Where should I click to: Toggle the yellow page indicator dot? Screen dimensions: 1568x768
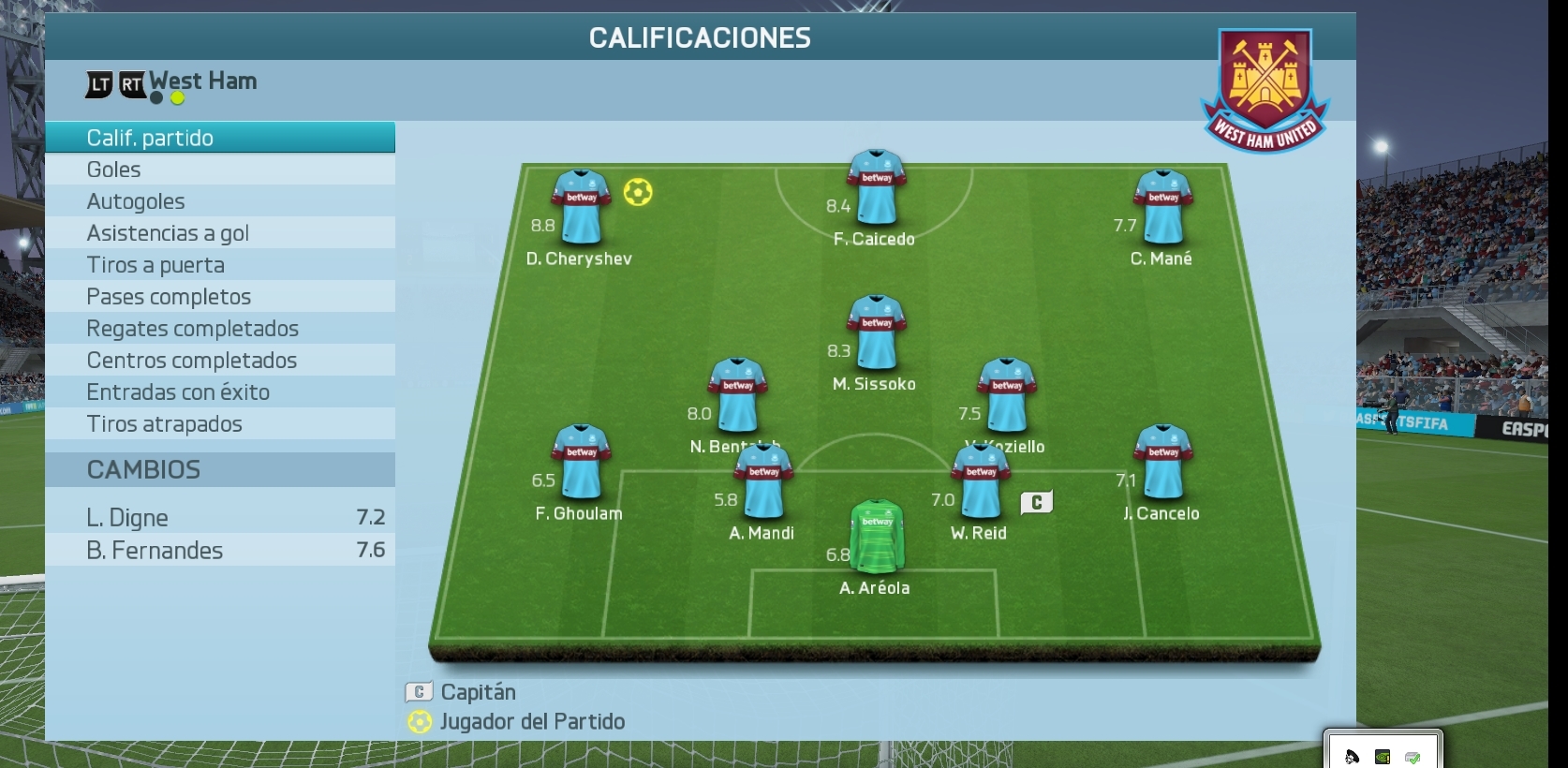[177, 97]
